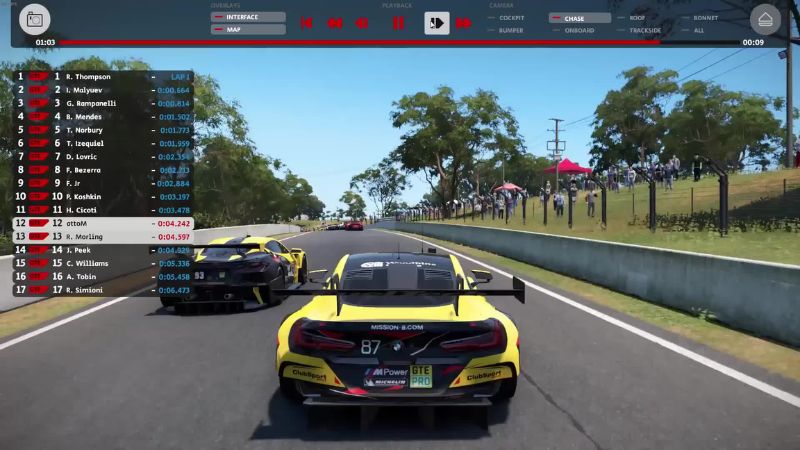Toggle the Interface overlay

click(248, 17)
